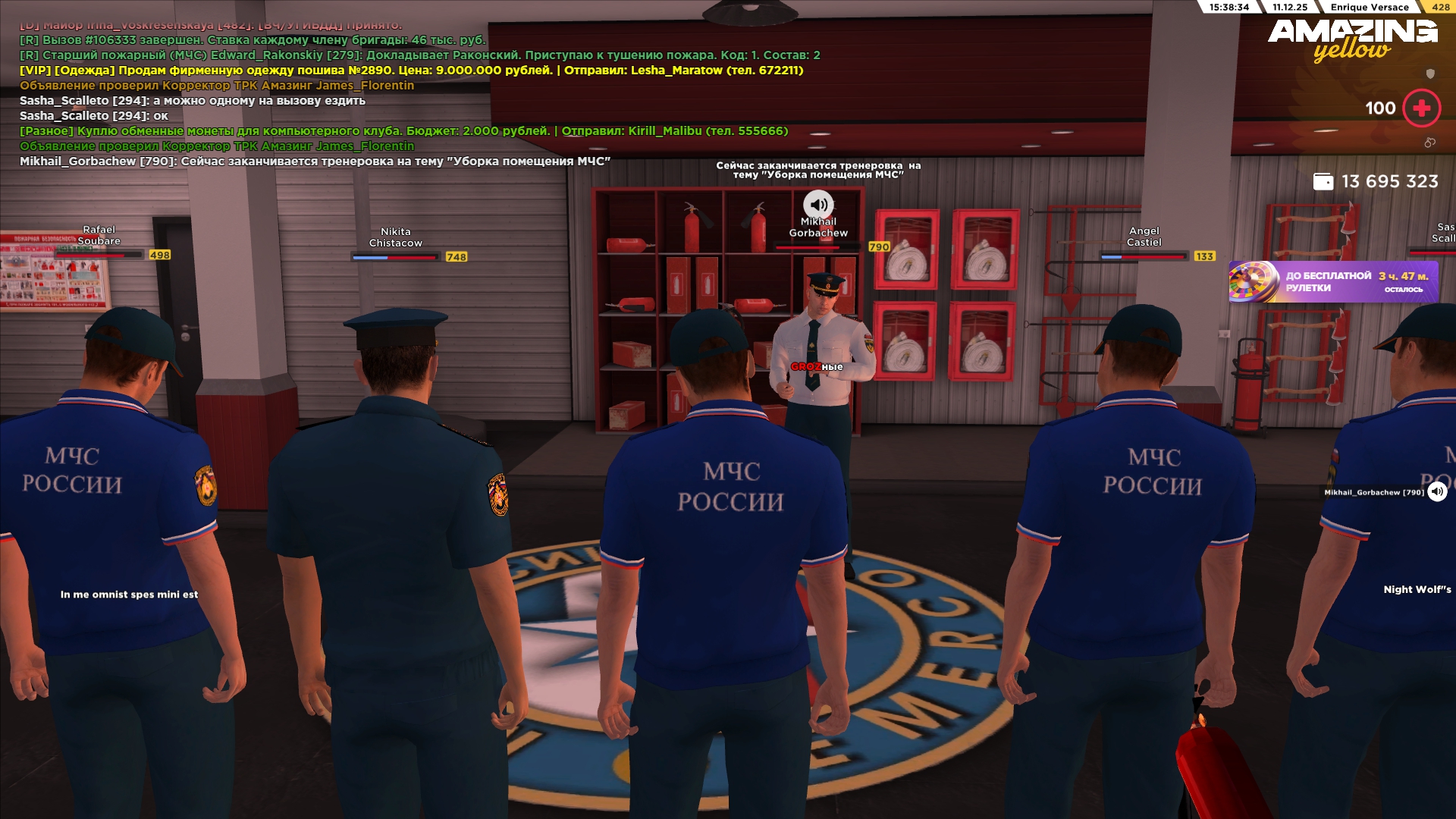Click the wallet money icon
The width and height of the screenshot is (1456, 819).
[x=1323, y=182]
